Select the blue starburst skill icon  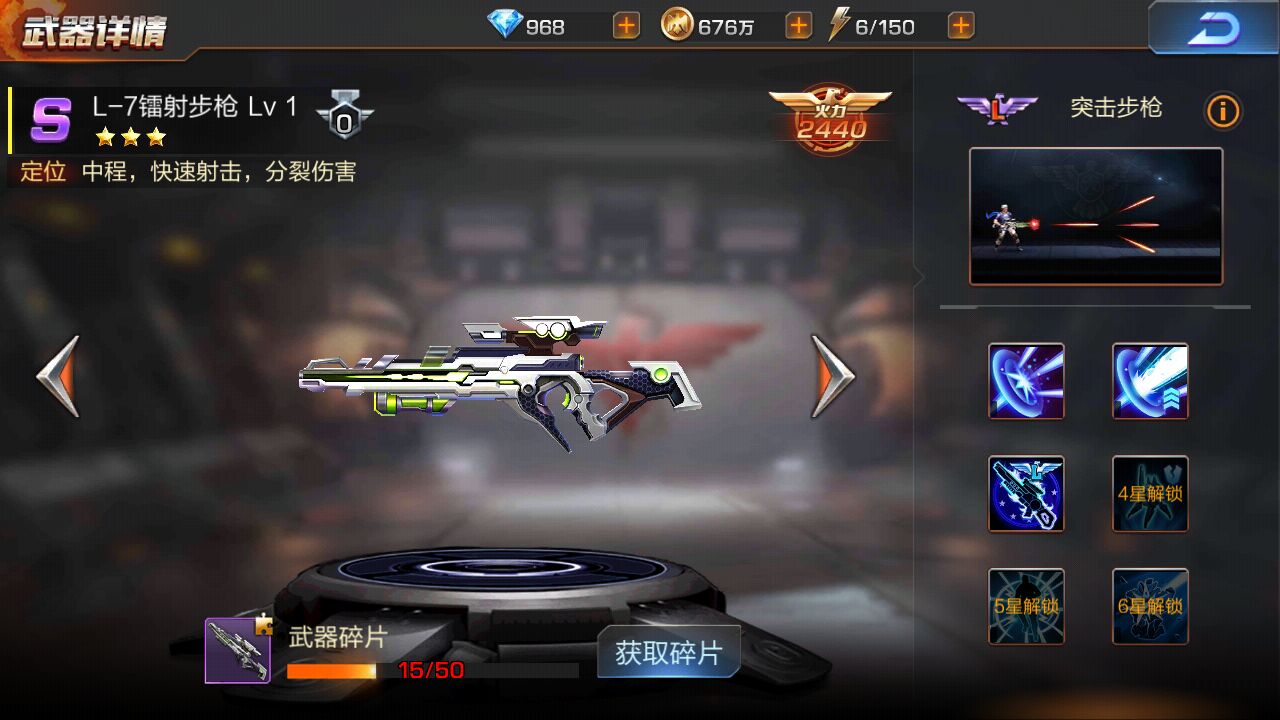tap(1026, 381)
